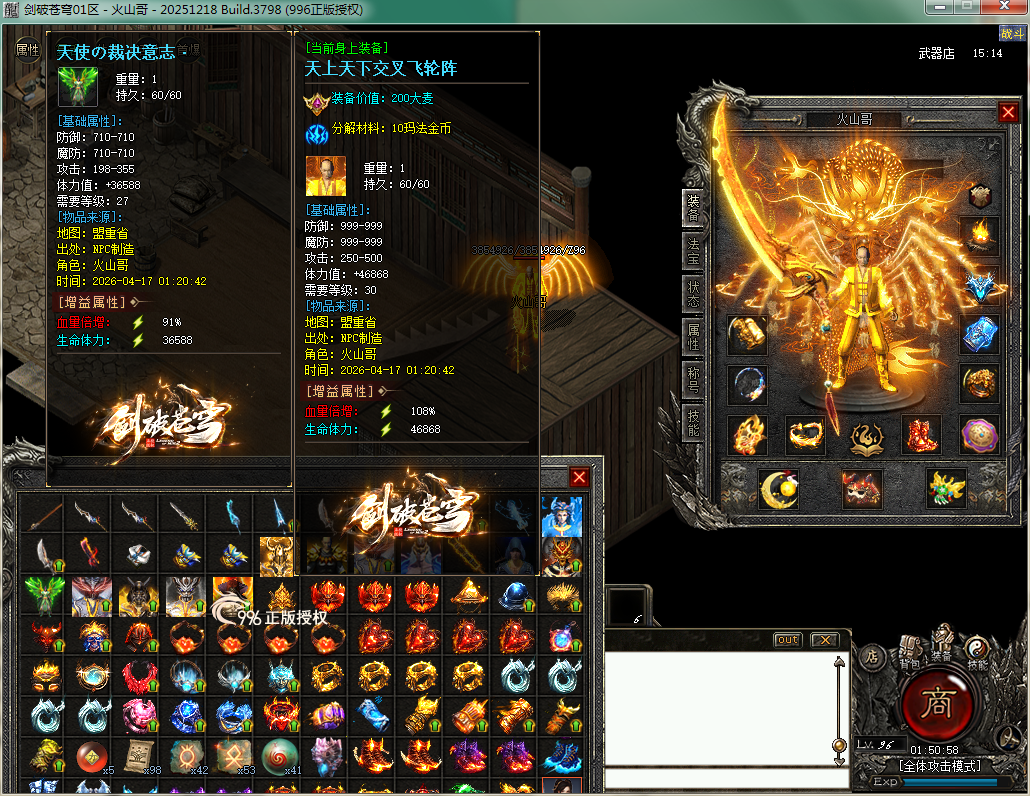Click the round 店 store button
Viewport: 1030px width, 796px height.
tap(871, 657)
